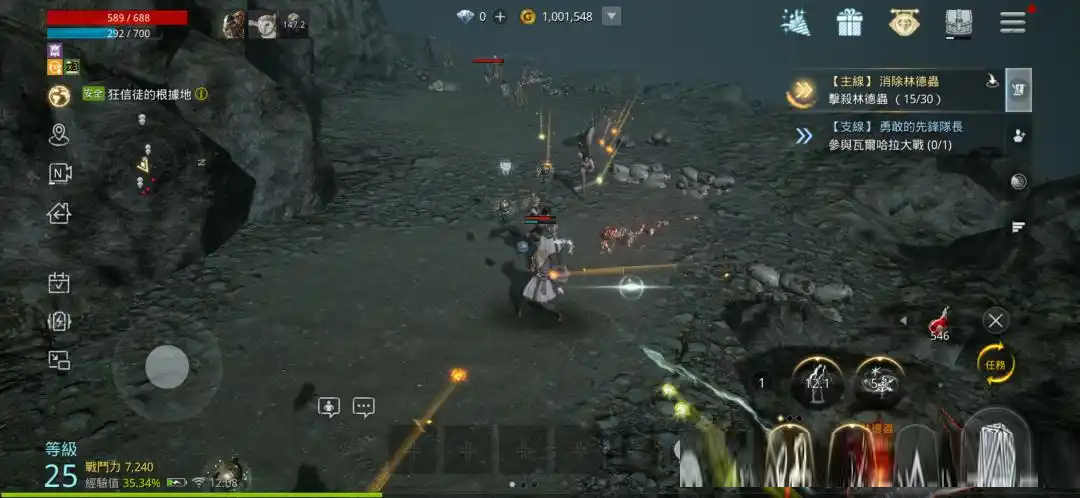Toggle the 任務 auto-quest button

pyautogui.click(x=996, y=364)
